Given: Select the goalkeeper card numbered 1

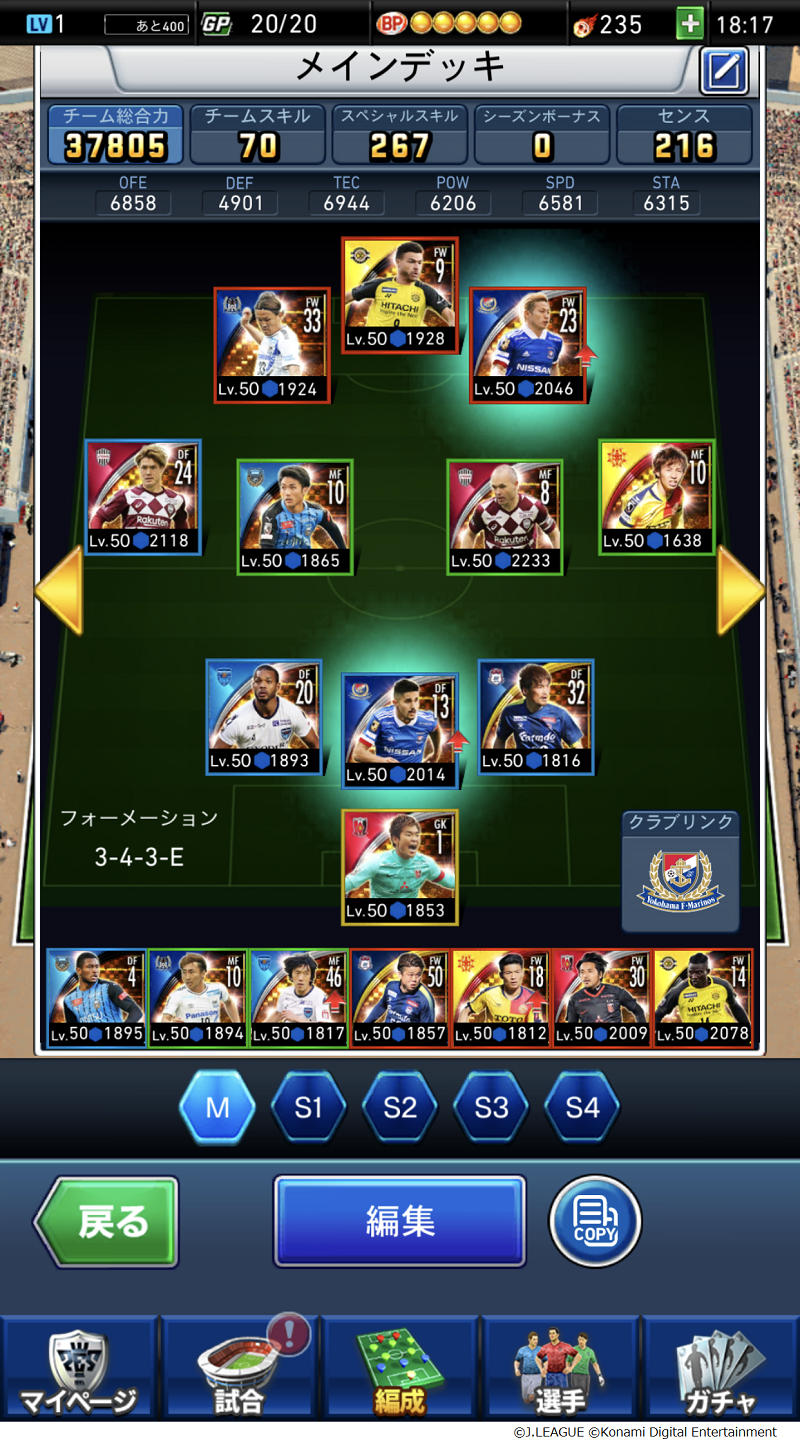Looking at the screenshot, I should pos(400,867).
